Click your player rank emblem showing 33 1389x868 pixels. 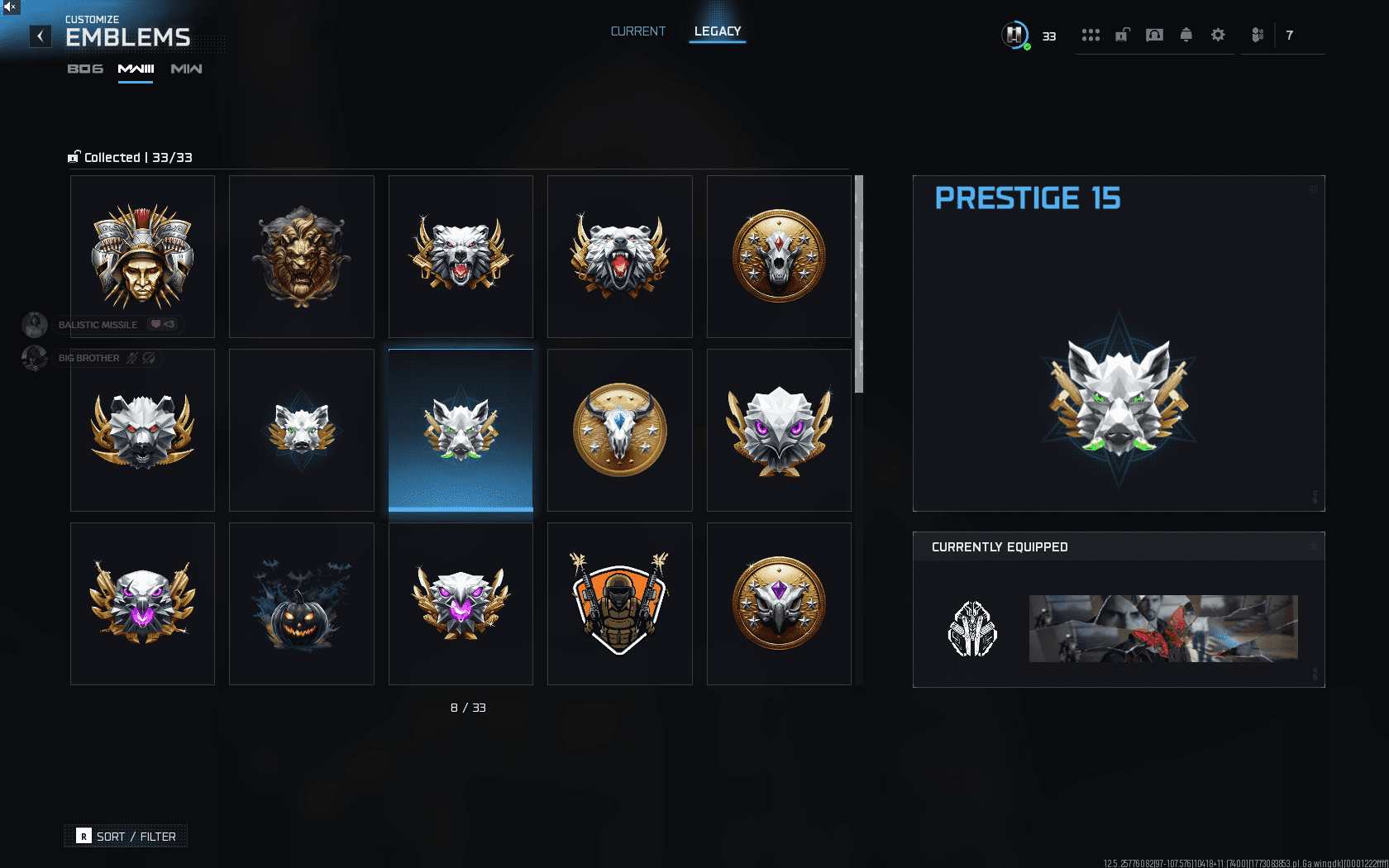tap(1014, 36)
